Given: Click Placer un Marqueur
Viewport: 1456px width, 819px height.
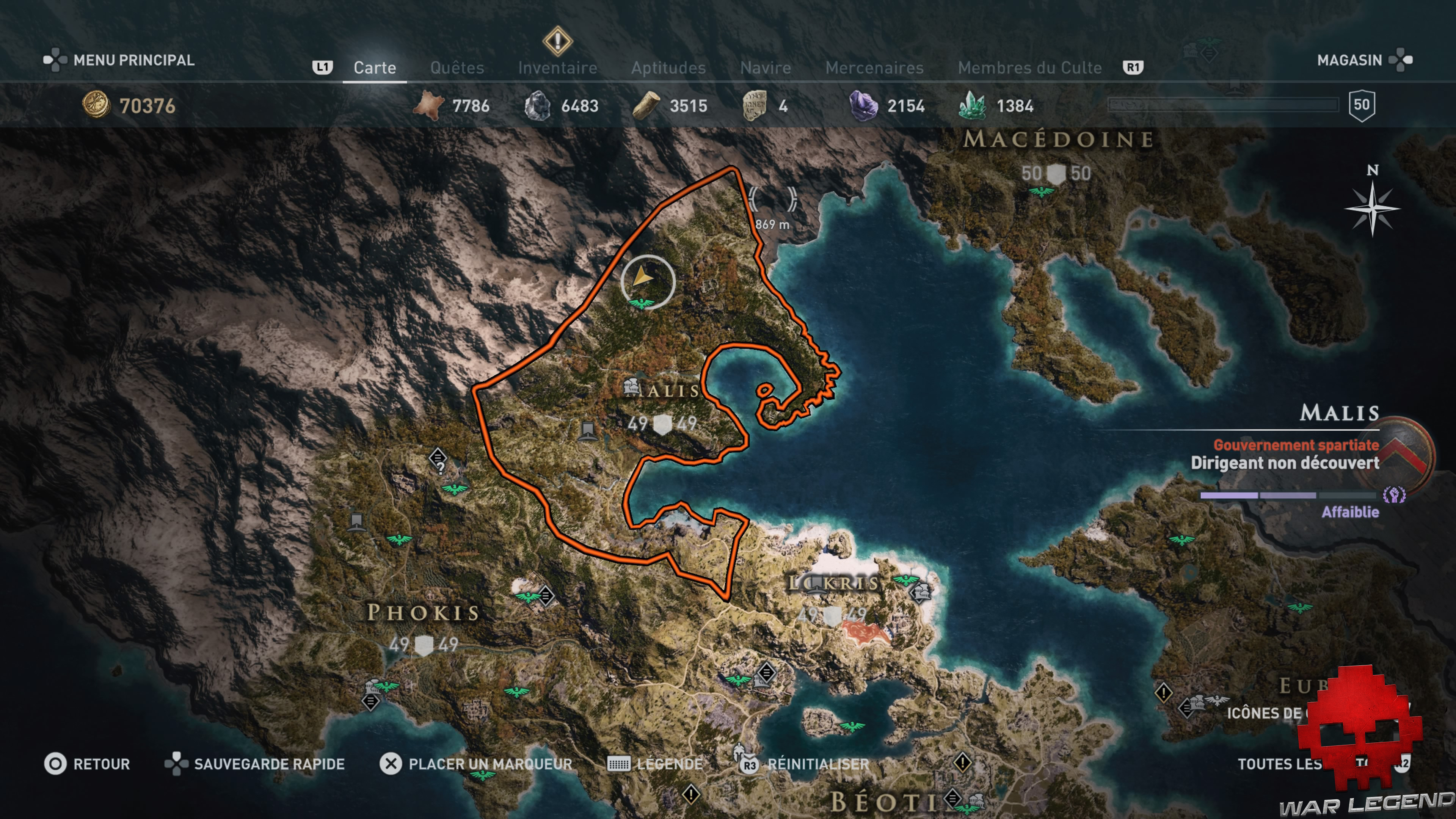Looking at the screenshot, I should (490, 764).
